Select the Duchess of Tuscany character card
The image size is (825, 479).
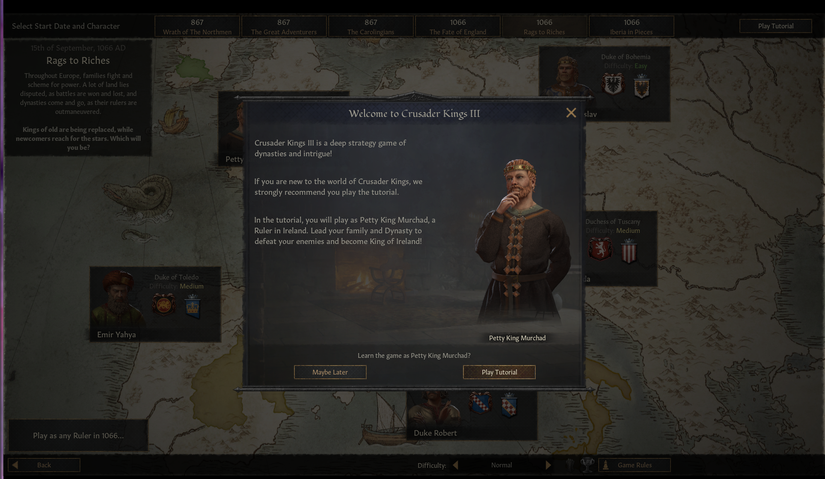(x=620, y=245)
